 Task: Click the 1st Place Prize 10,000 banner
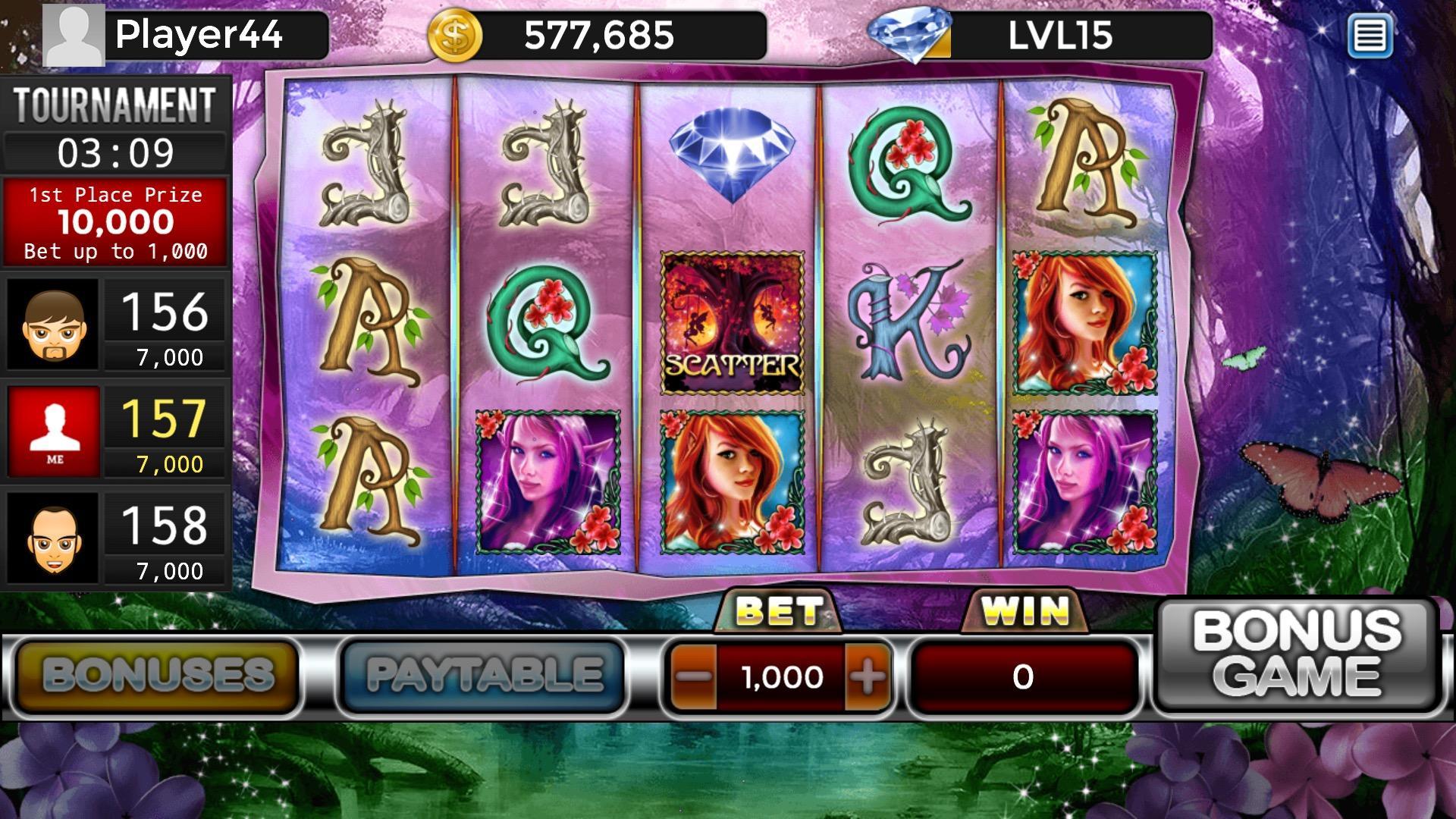(x=116, y=220)
